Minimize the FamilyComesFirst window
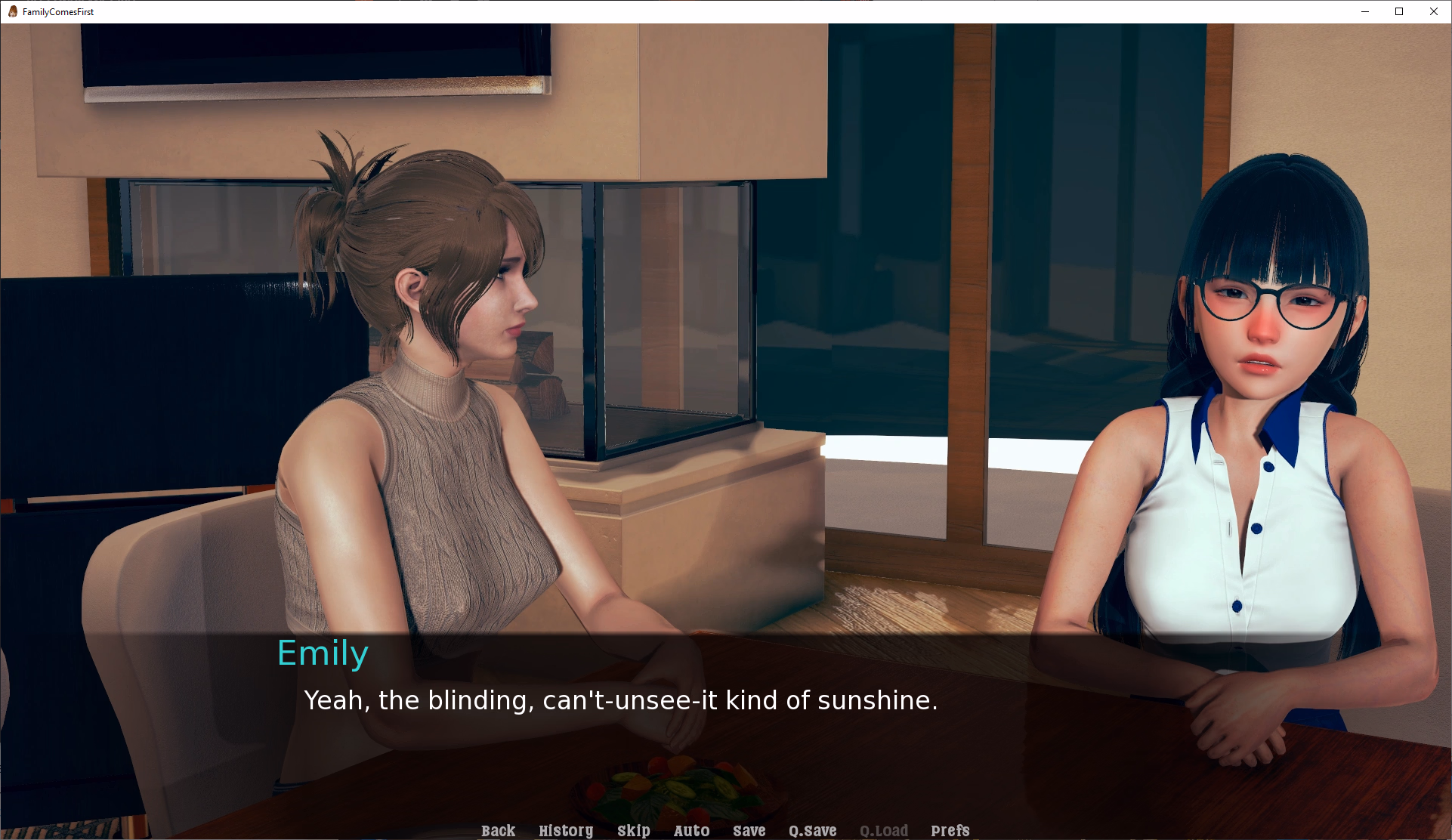Screen dimensions: 1452x840 (x=1365, y=11)
